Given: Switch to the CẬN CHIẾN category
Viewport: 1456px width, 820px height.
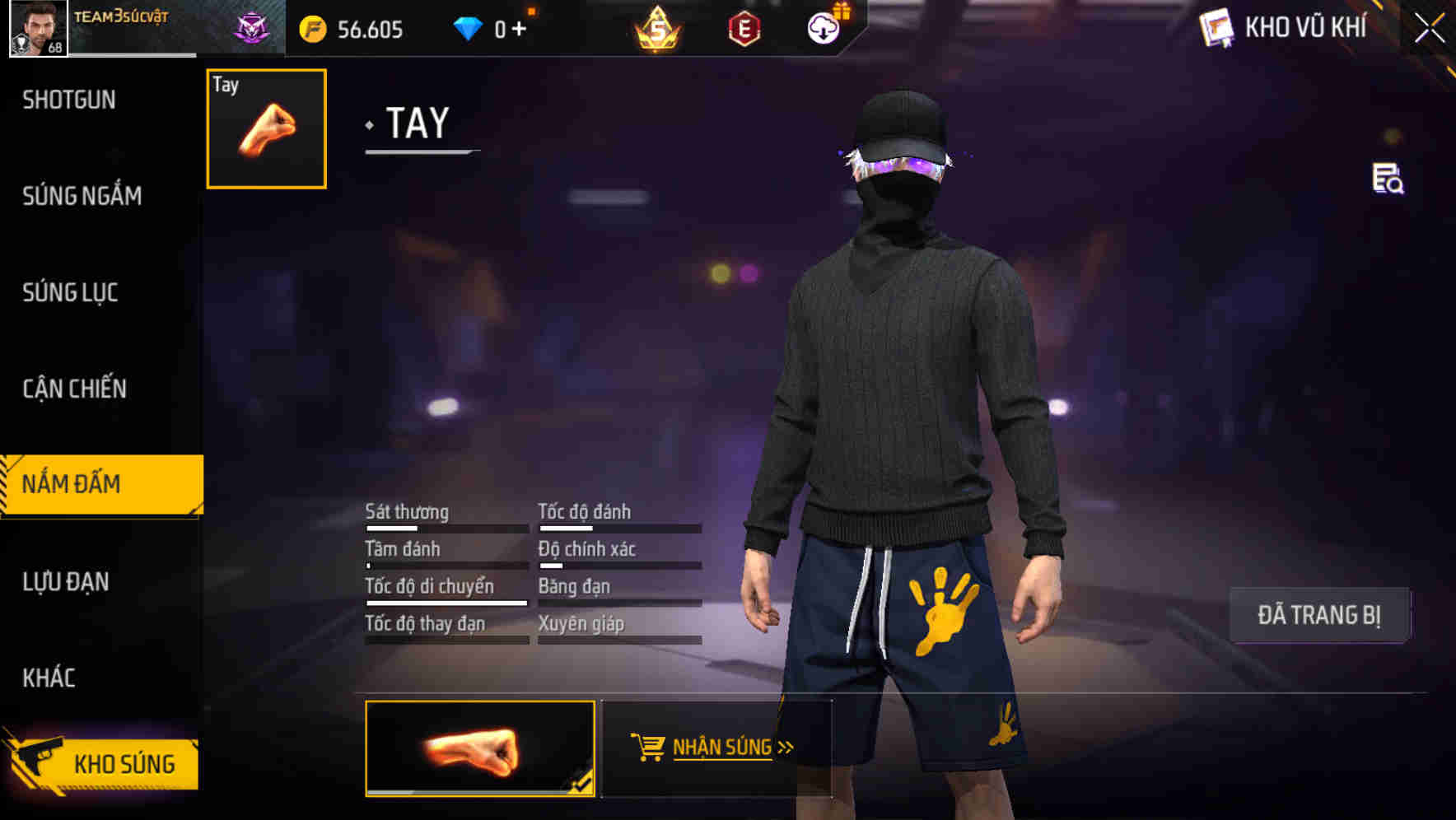Looking at the screenshot, I should click(x=74, y=388).
